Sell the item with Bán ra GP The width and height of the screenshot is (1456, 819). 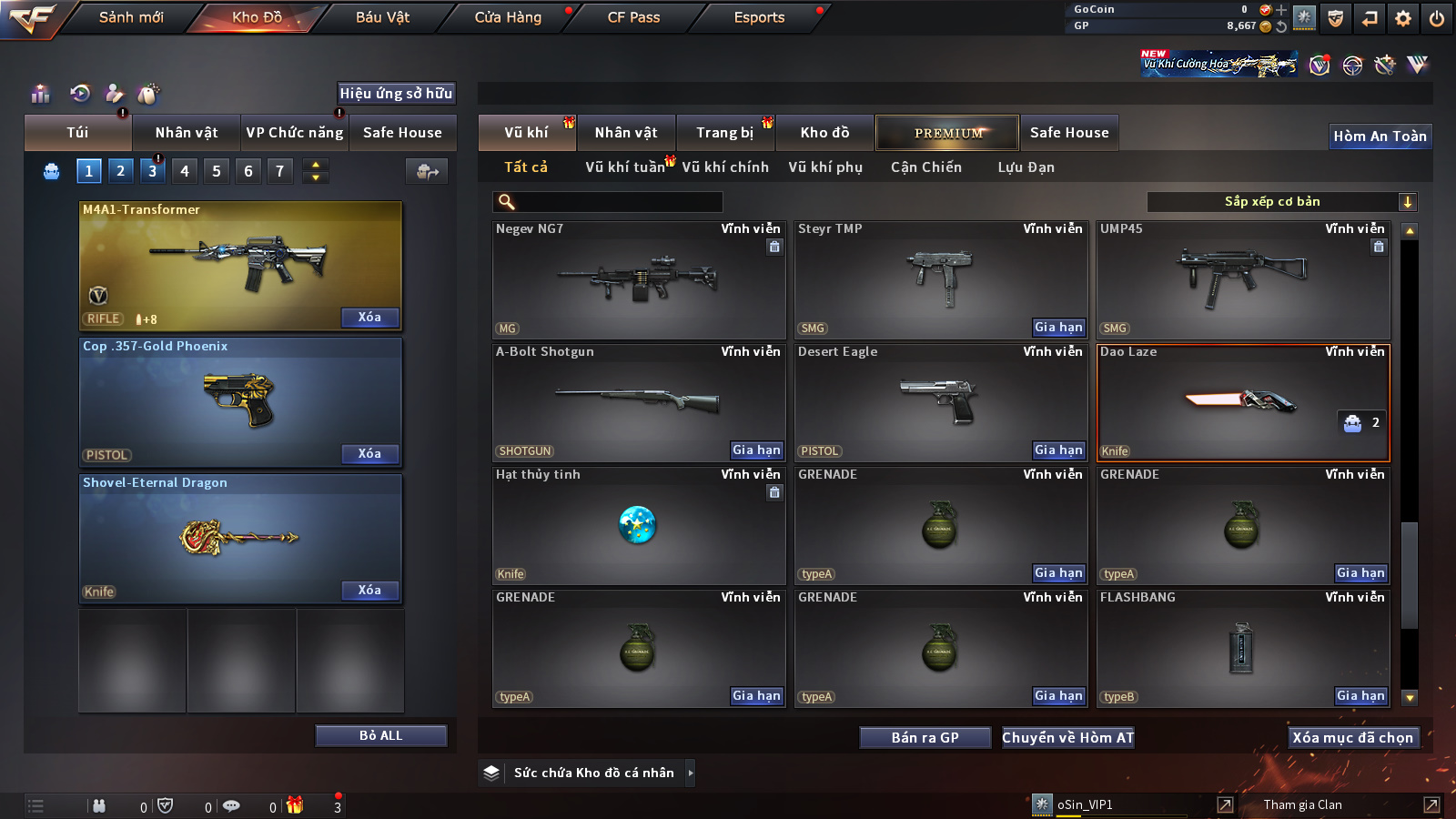[x=925, y=738]
